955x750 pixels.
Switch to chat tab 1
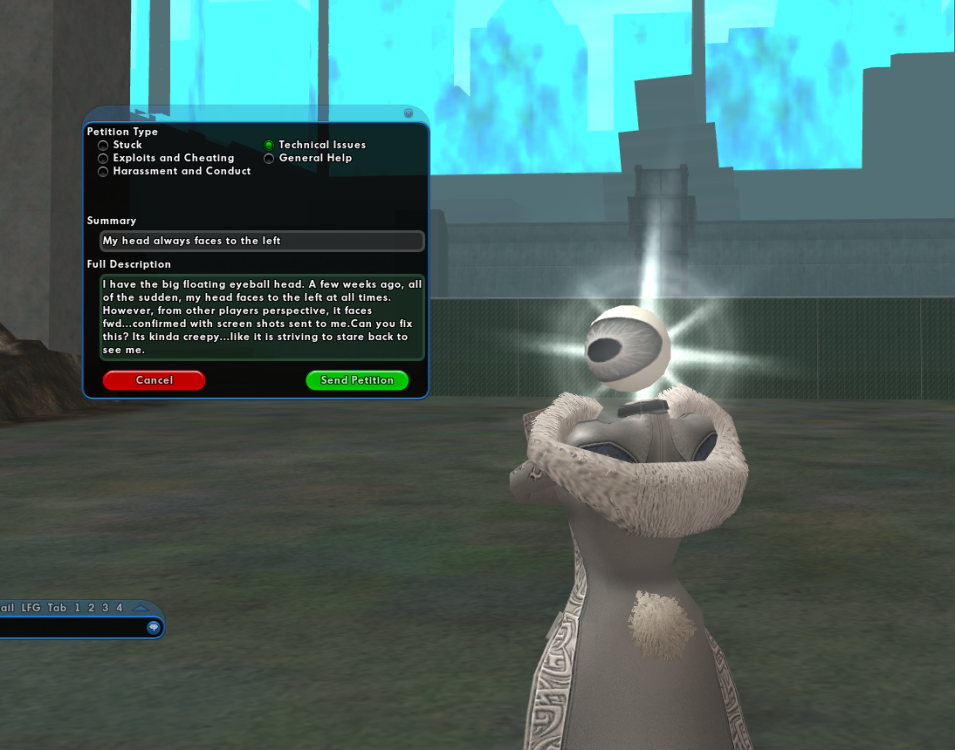tap(77, 608)
